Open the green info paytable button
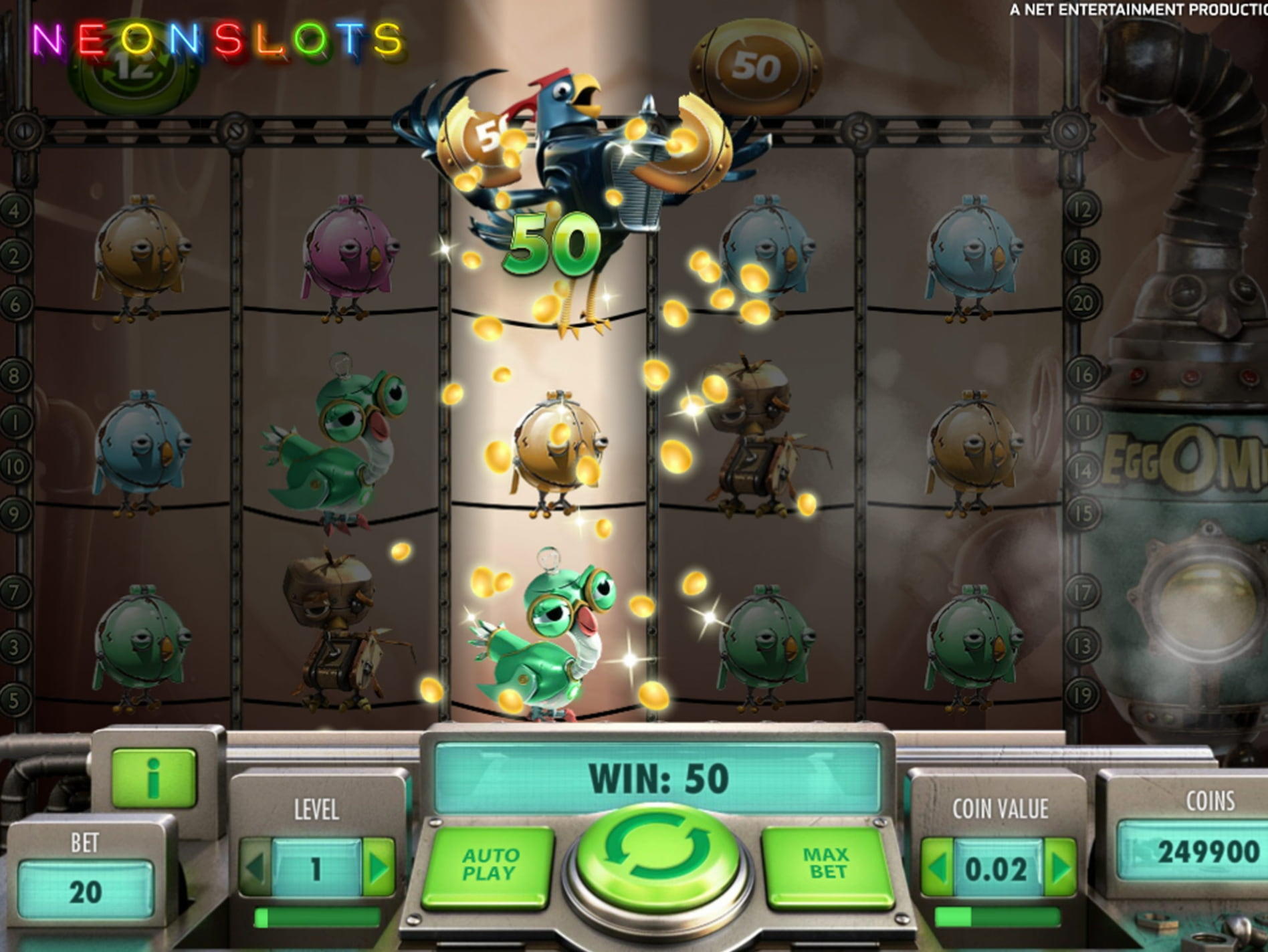The width and height of the screenshot is (1268, 952). click(x=154, y=778)
